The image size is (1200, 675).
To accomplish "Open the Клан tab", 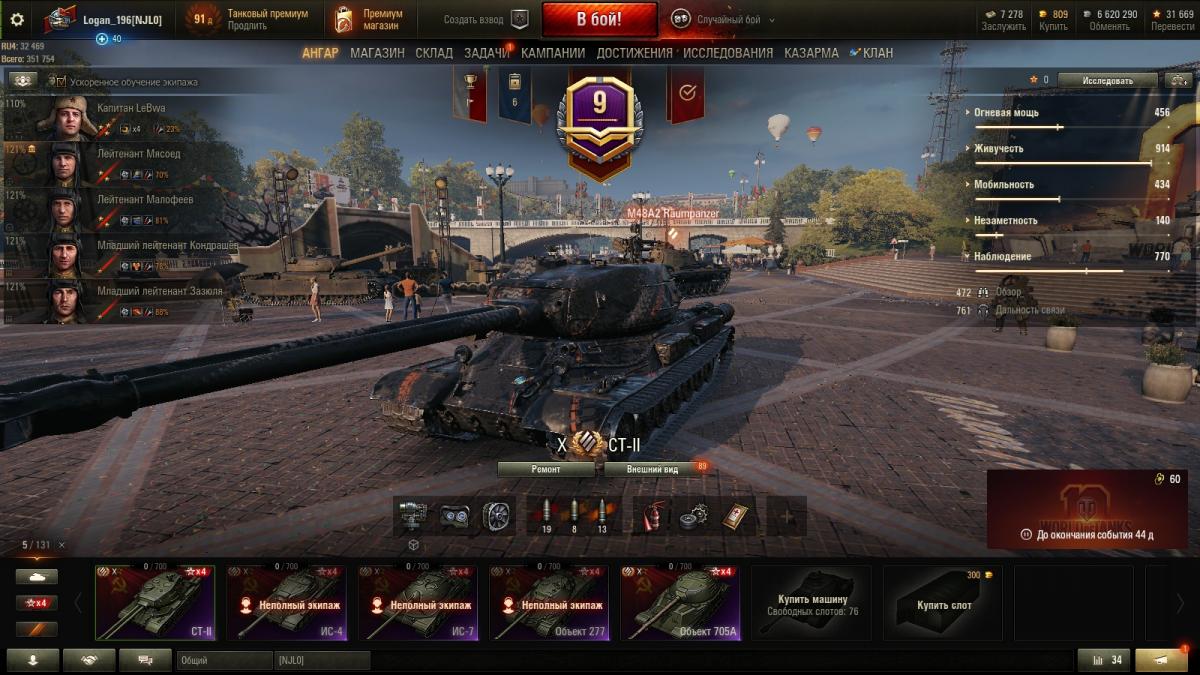I will [x=872, y=53].
